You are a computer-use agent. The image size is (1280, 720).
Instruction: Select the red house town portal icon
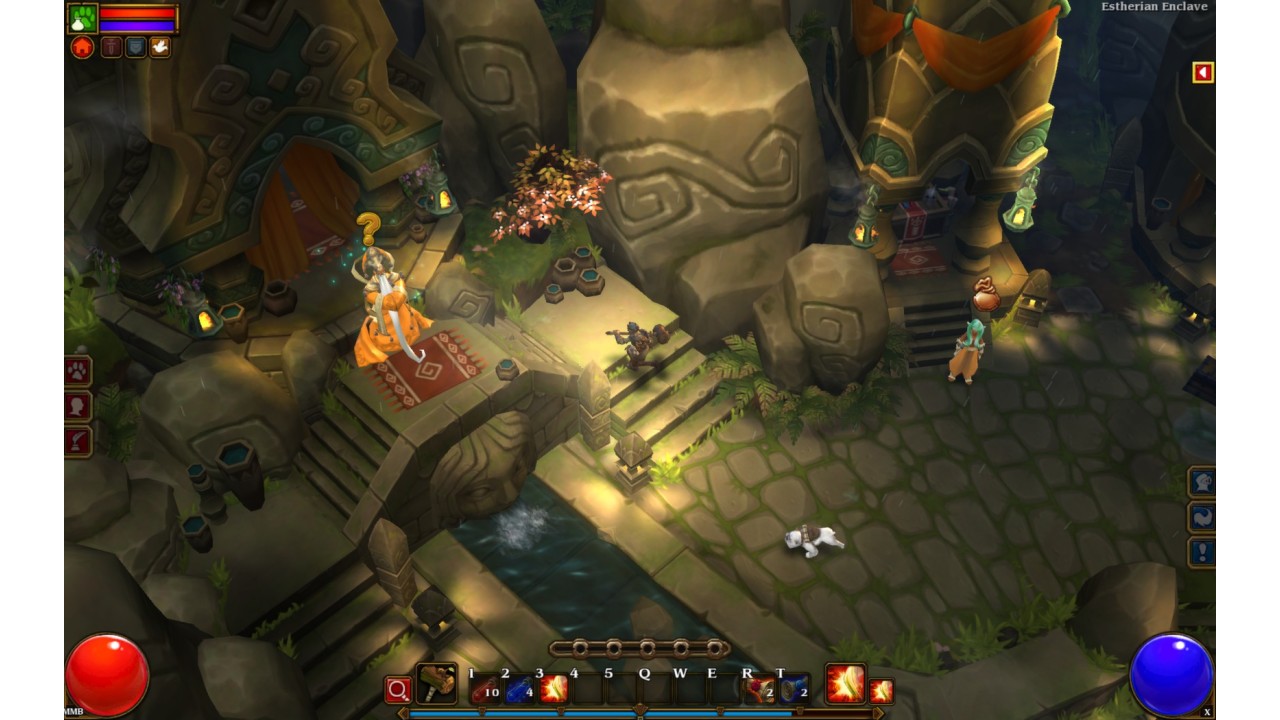click(83, 47)
